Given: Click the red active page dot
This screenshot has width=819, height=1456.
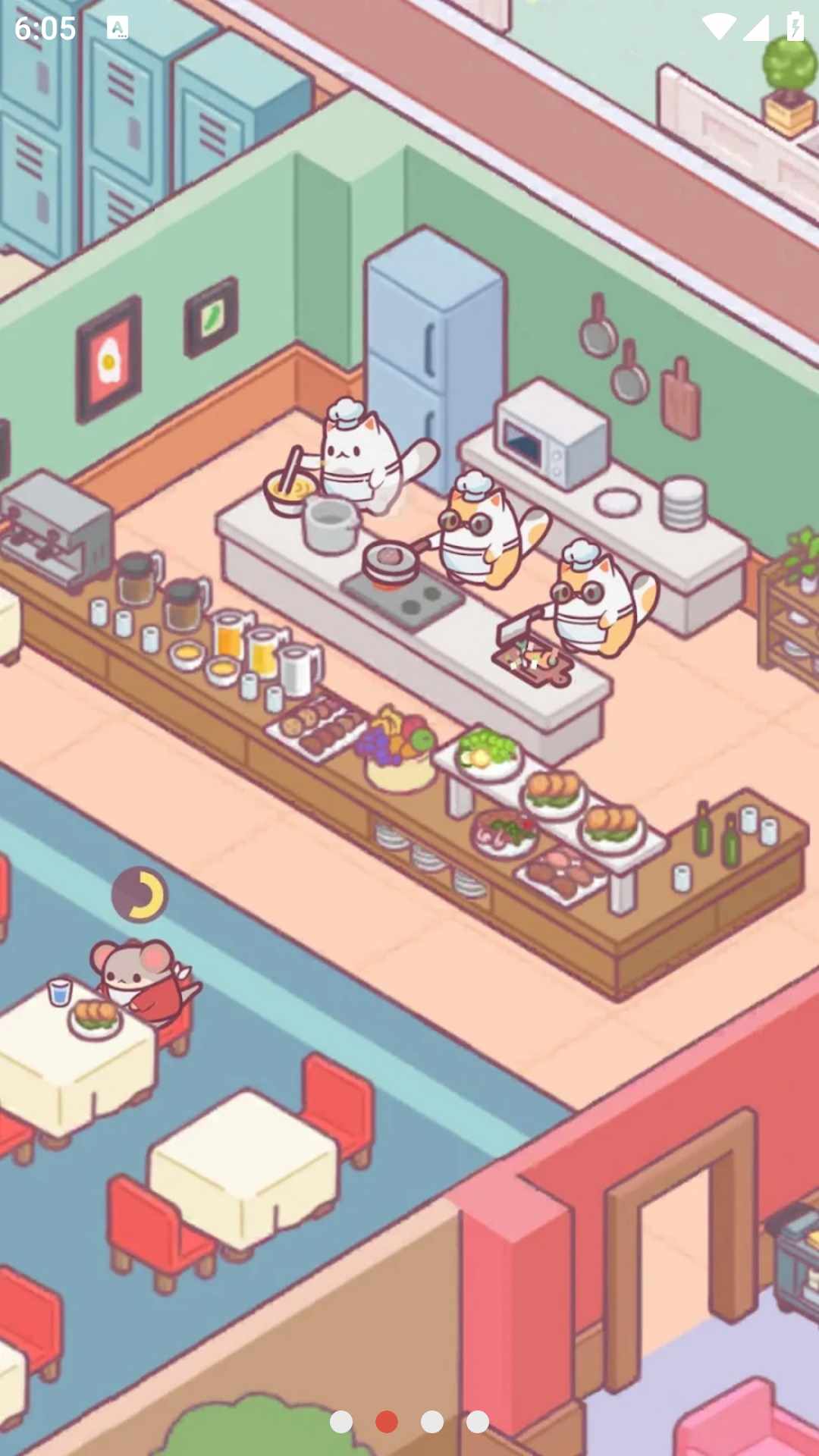Looking at the screenshot, I should 387,1422.
